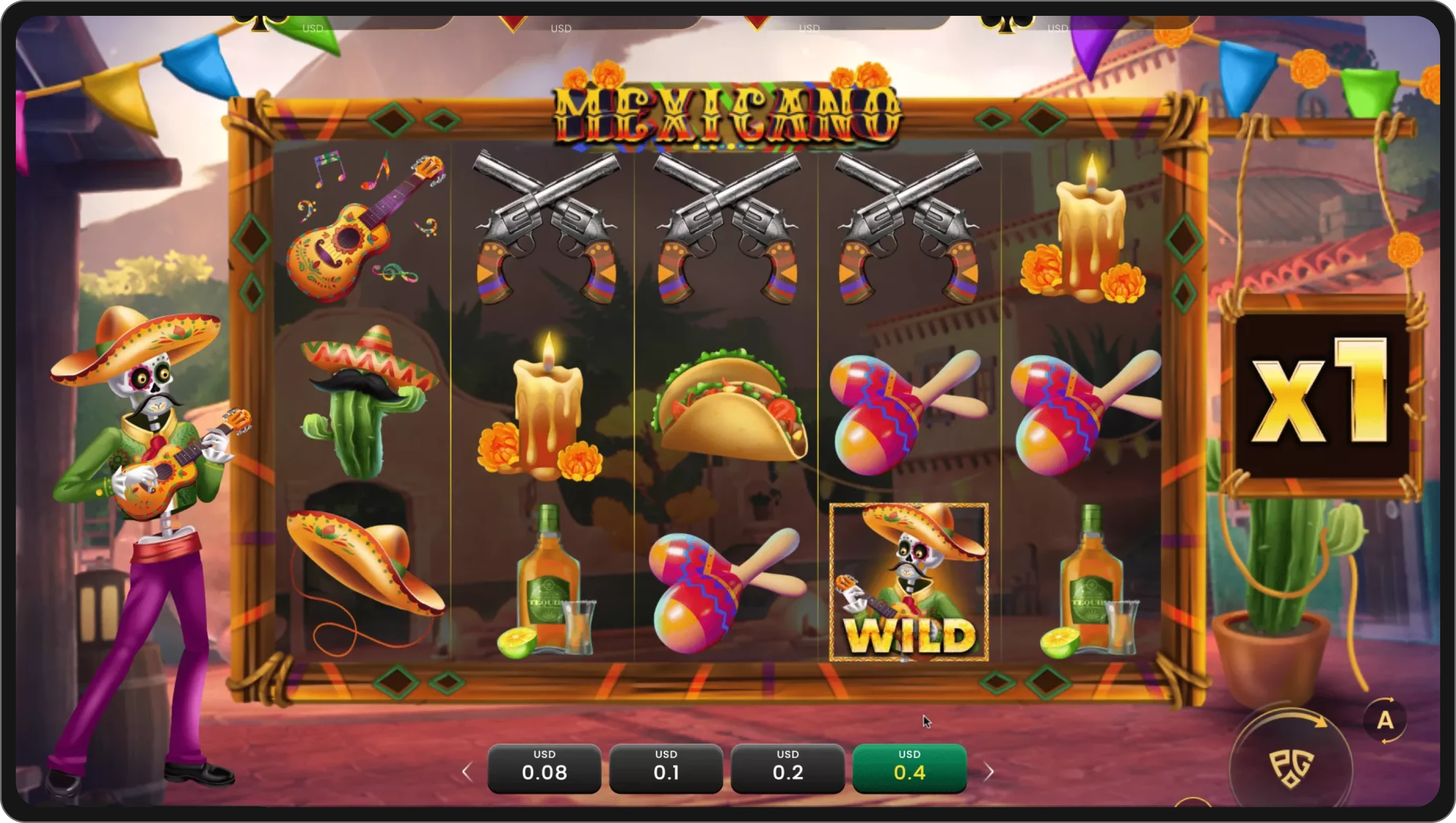Select the Autoplay A icon
The height and width of the screenshot is (823, 1456).
point(1386,720)
